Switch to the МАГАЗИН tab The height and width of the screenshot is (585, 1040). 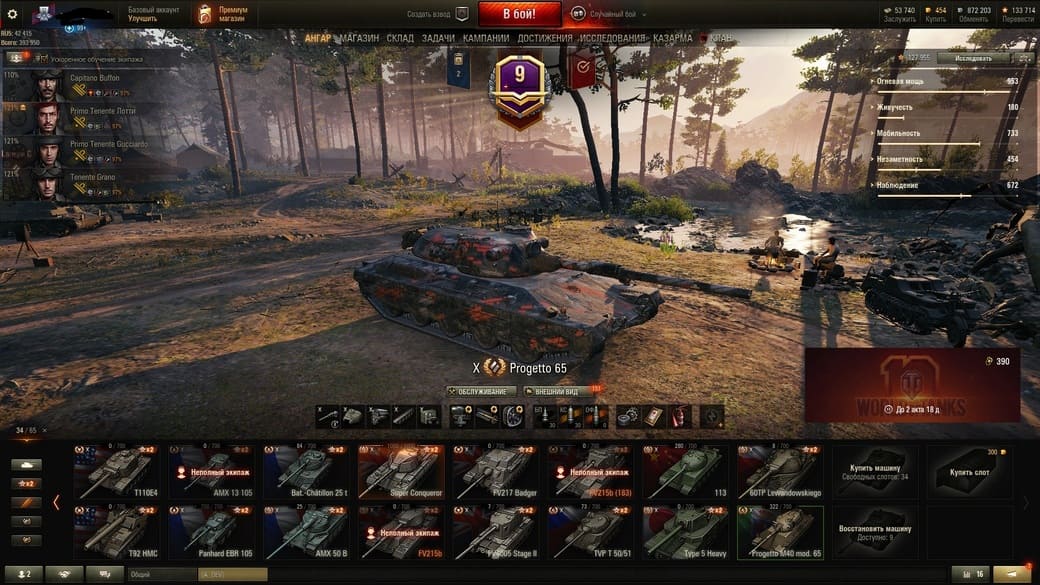[x=358, y=38]
